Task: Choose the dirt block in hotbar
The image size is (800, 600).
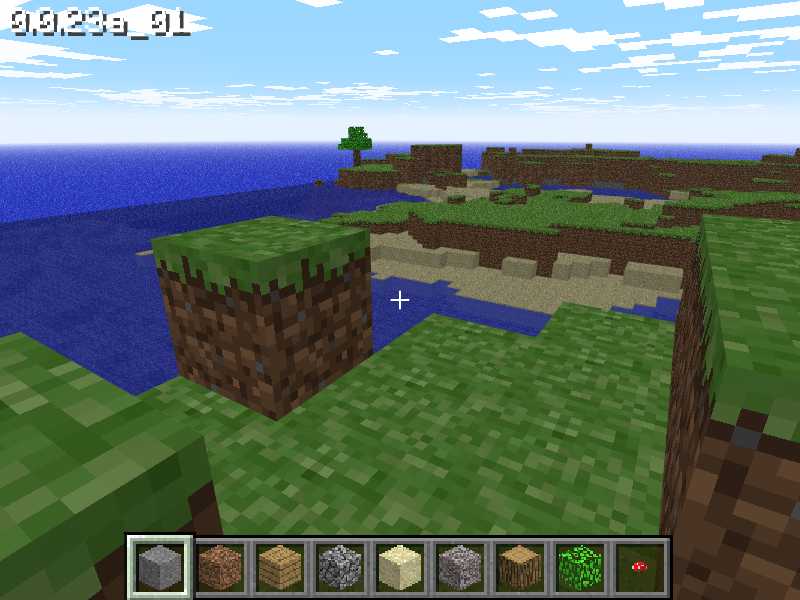Action: point(219,567)
